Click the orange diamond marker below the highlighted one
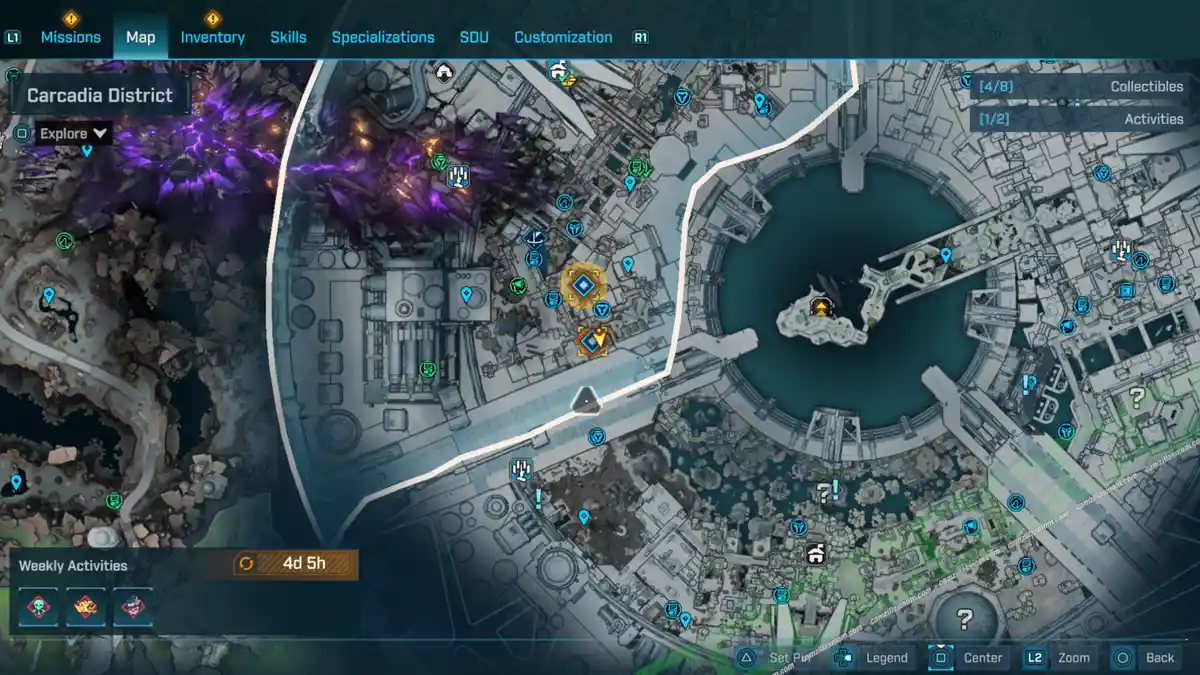 [x=593, y=342]
